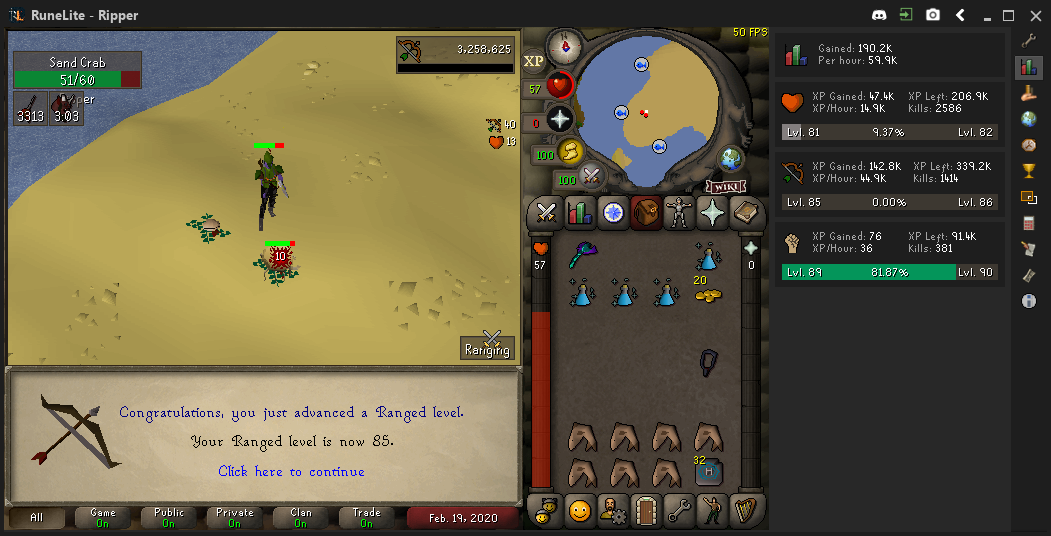
Task: Take a screenshot with the camera button
Action: tap(933, 15)
